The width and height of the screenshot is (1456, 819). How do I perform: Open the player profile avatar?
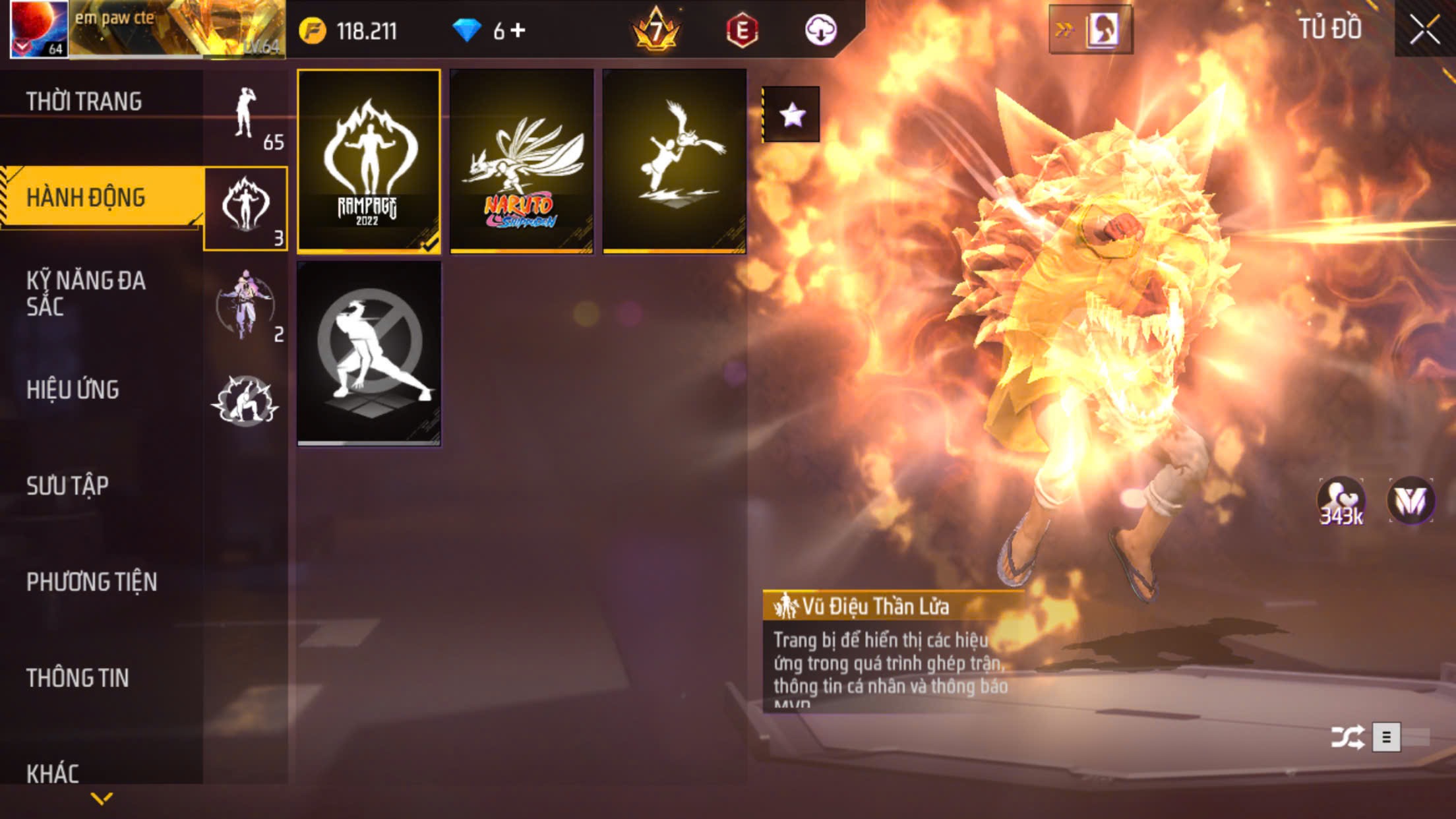coord(39,29)
